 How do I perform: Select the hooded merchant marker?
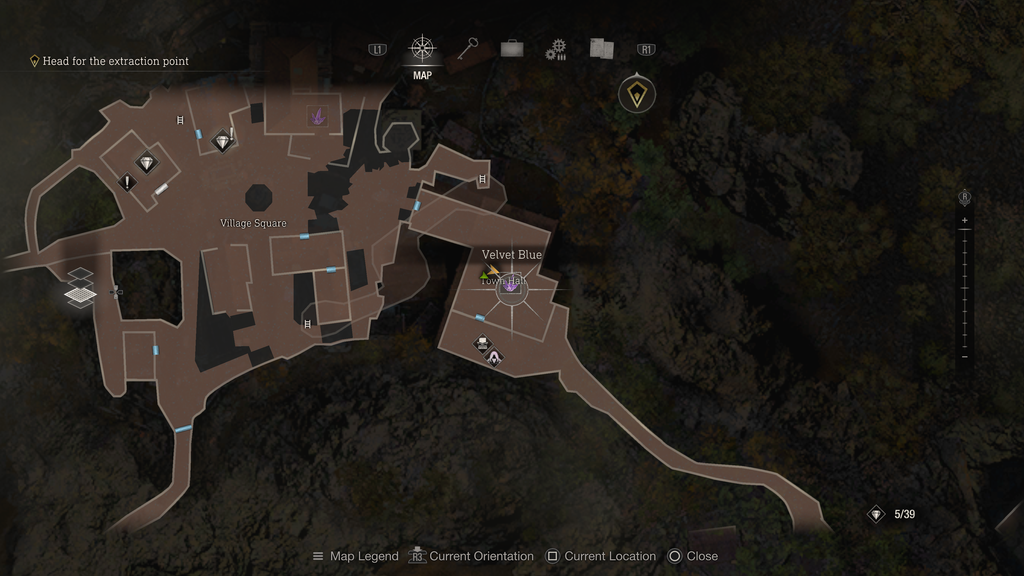pos(494,356)
